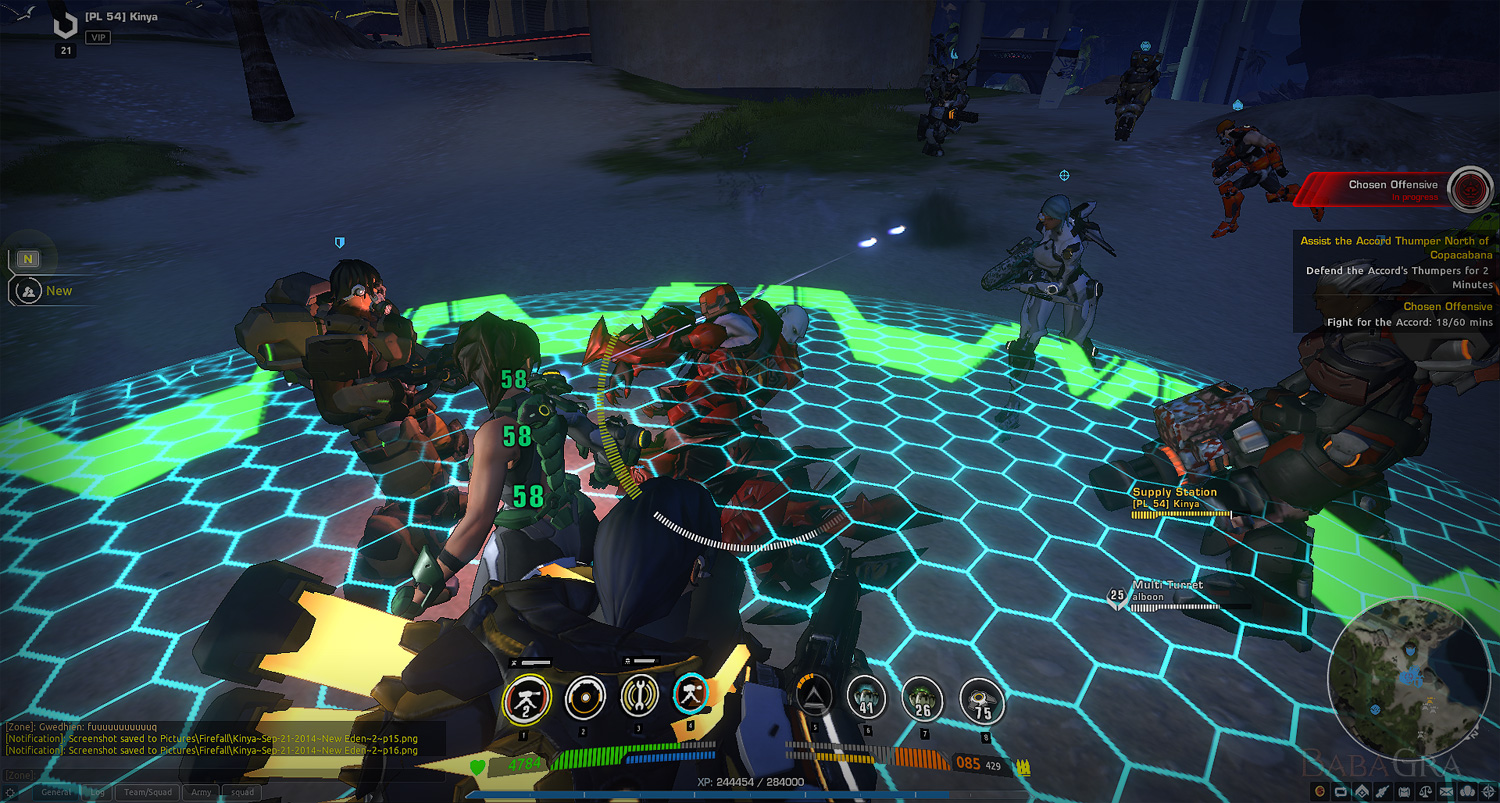Switch to the Army chat tab

(x=201, y=792)
